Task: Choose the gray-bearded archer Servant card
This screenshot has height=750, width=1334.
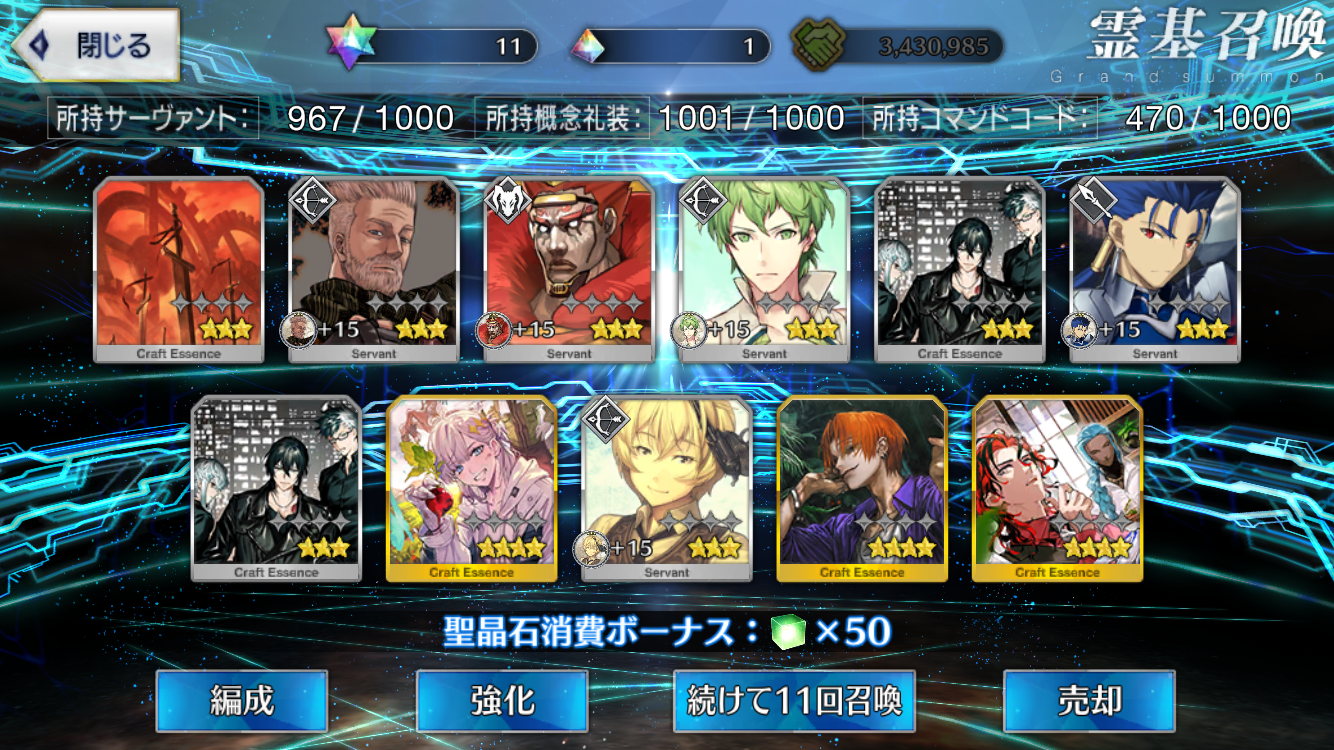Action: coord(374,268)
